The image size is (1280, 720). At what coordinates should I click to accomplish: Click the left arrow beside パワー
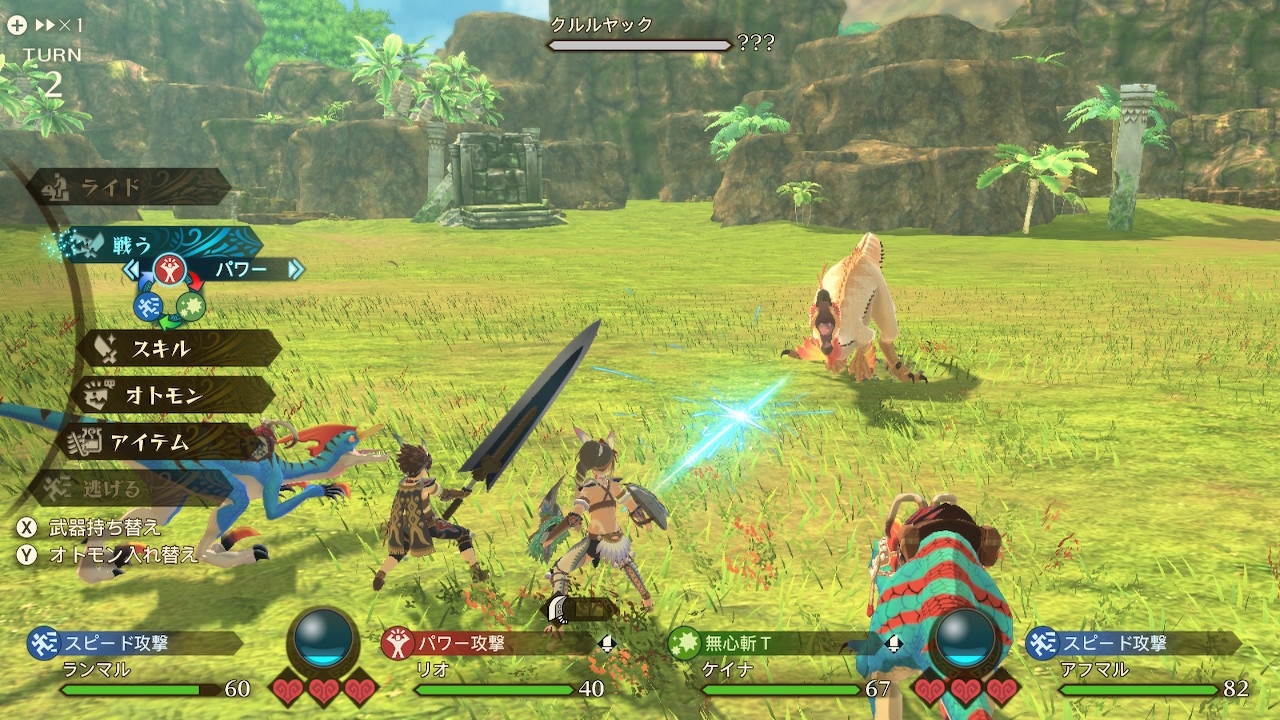[131, 269]
